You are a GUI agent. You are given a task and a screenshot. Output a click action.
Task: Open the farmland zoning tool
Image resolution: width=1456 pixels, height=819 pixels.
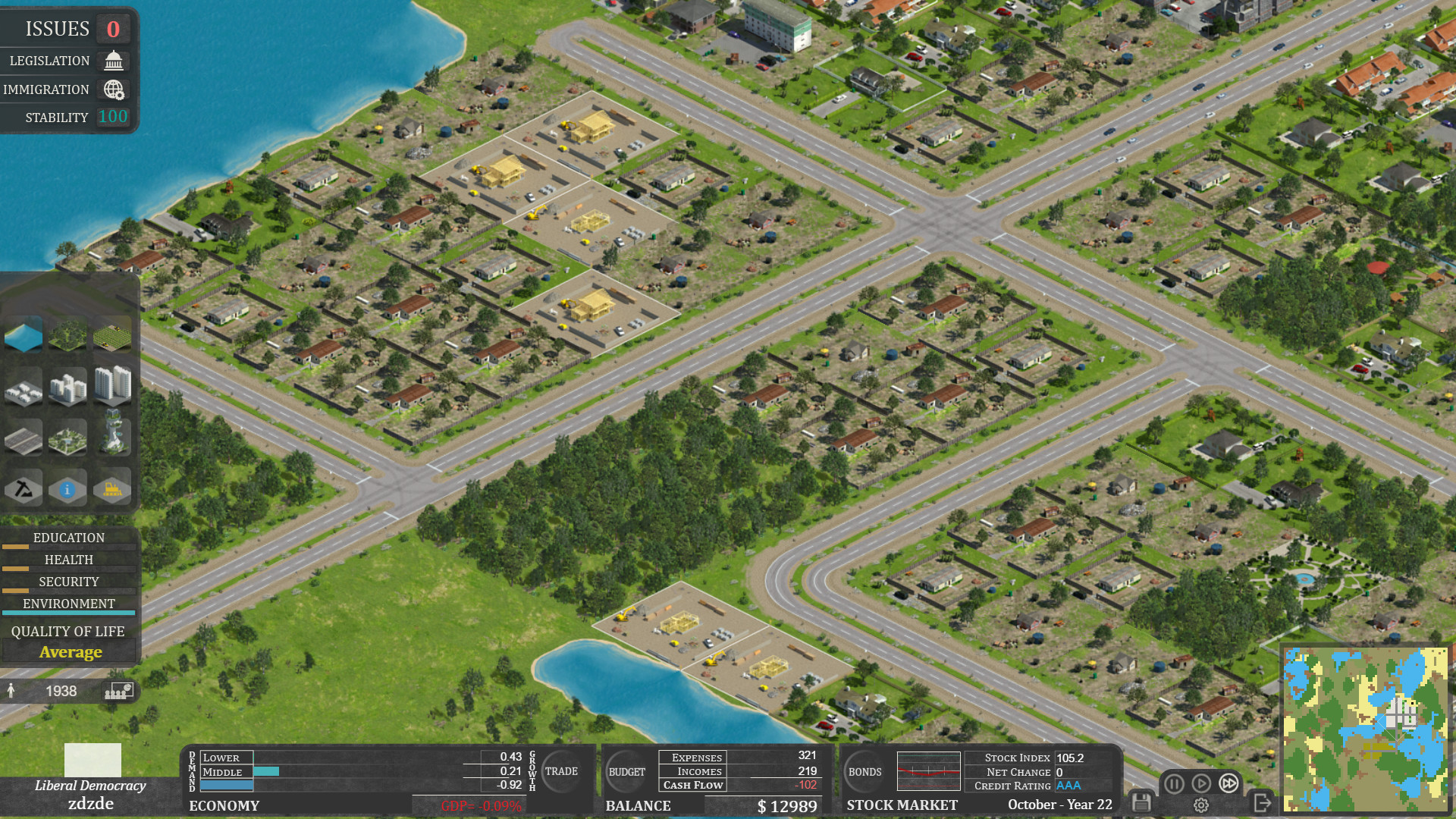tap(112, 334)
